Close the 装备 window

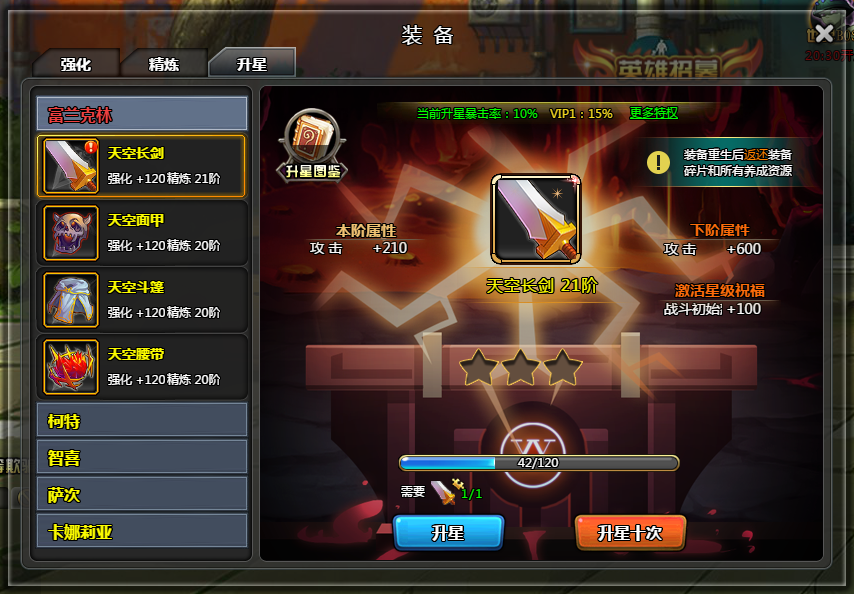(x=824, y=33)
